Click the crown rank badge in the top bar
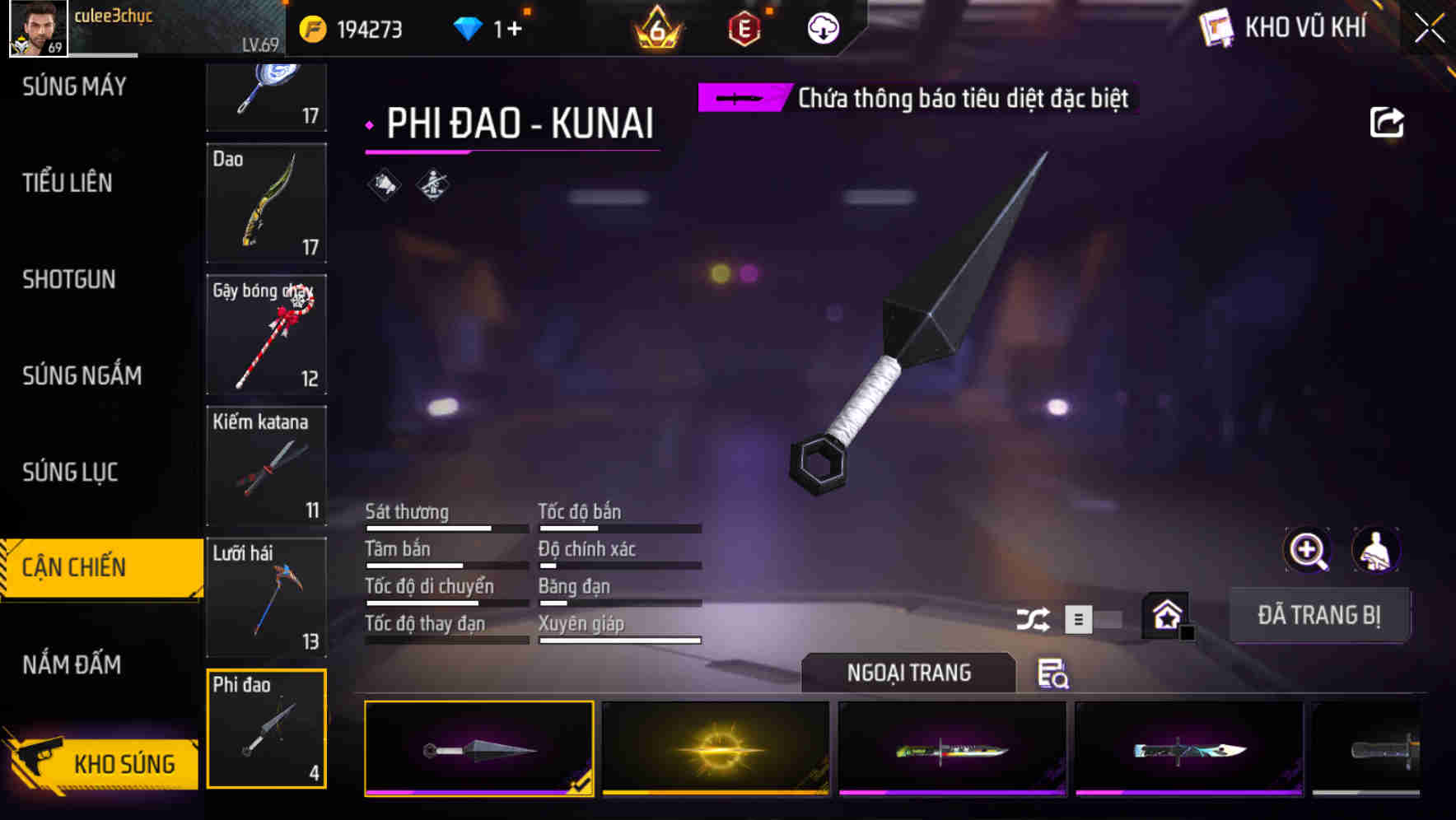This screenshot has width=1456, height=820. pos(659,27)
